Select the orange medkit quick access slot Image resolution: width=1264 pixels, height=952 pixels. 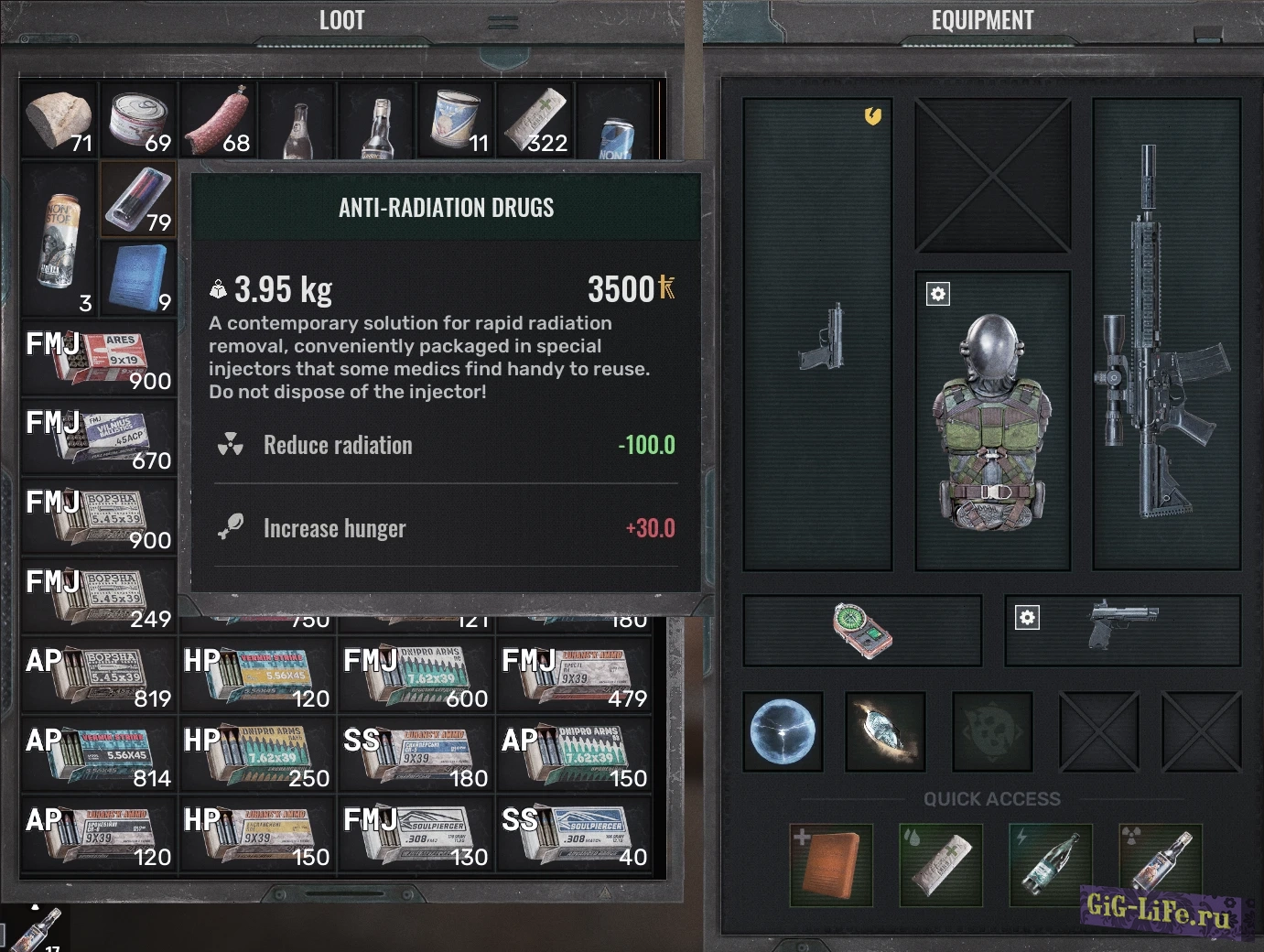[x=831, y=864]
